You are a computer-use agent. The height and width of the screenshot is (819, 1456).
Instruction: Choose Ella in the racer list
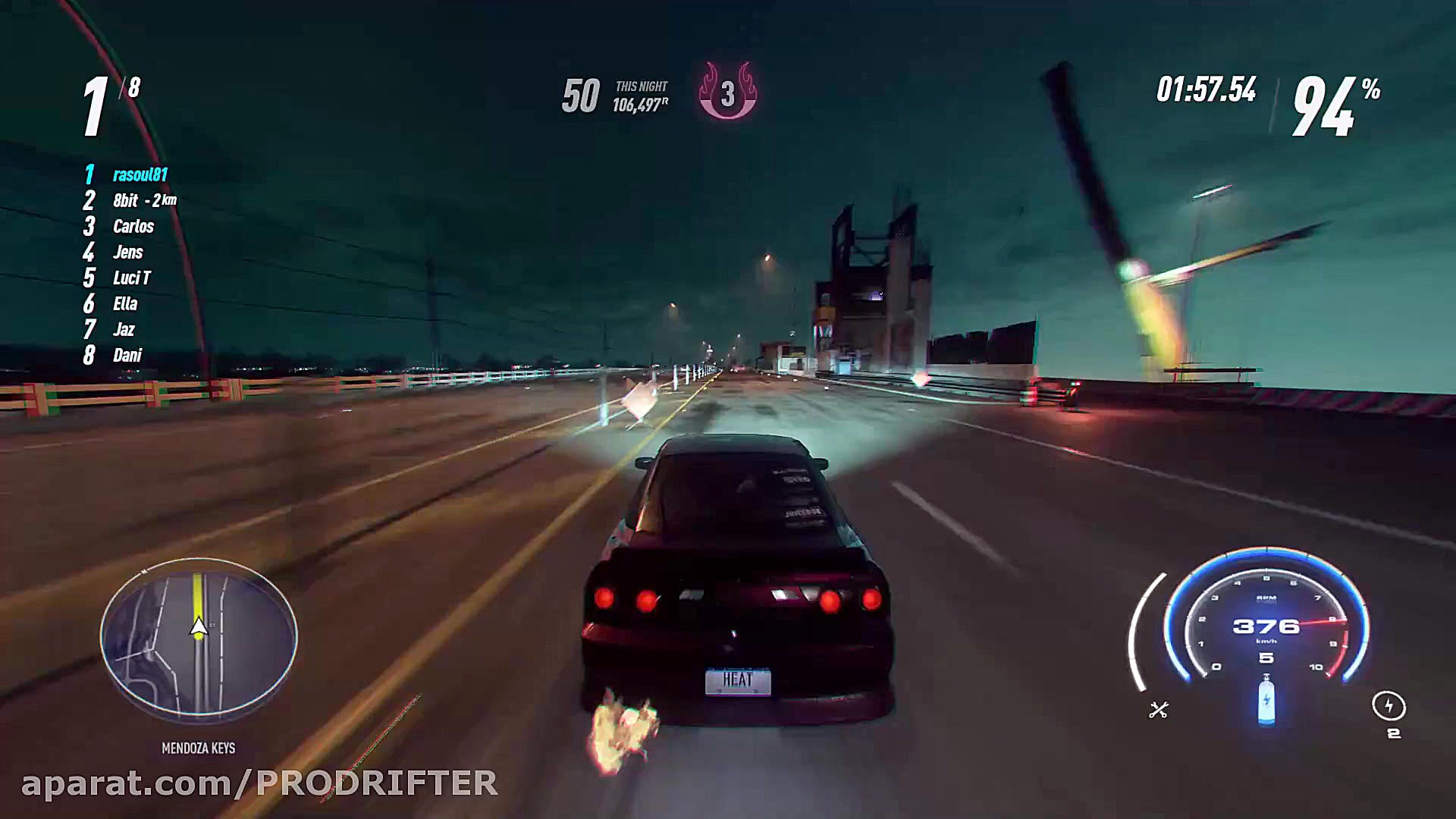(x=125, y=304)
